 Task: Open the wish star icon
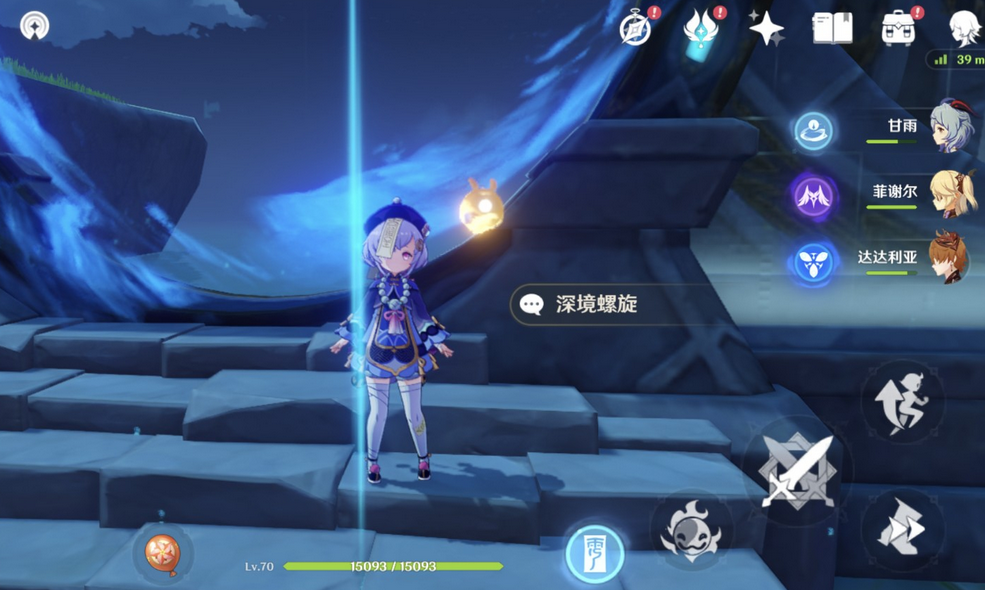[x=767, y=29]
